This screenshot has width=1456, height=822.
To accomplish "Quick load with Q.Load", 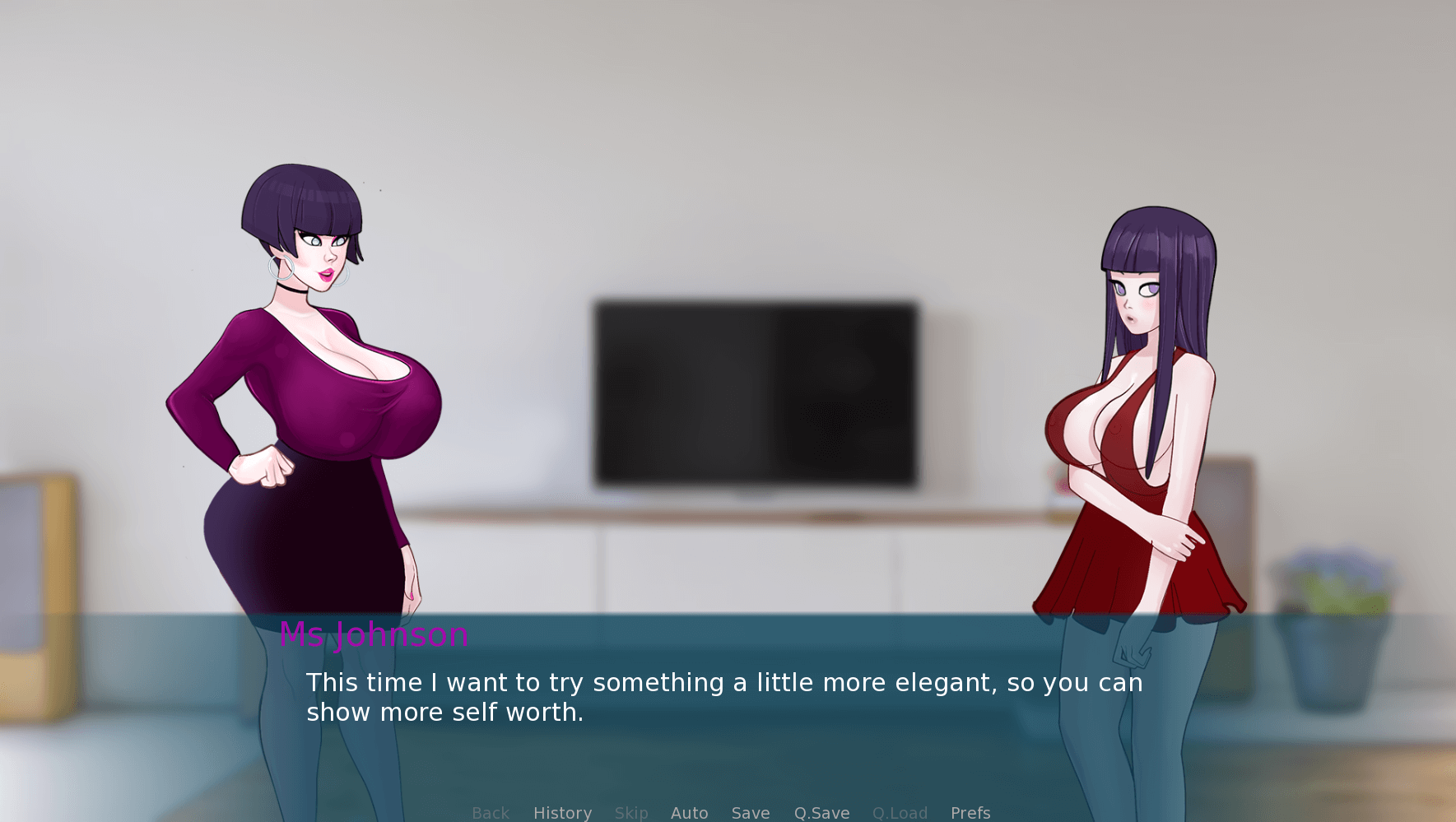I will [x=900, y=813].
